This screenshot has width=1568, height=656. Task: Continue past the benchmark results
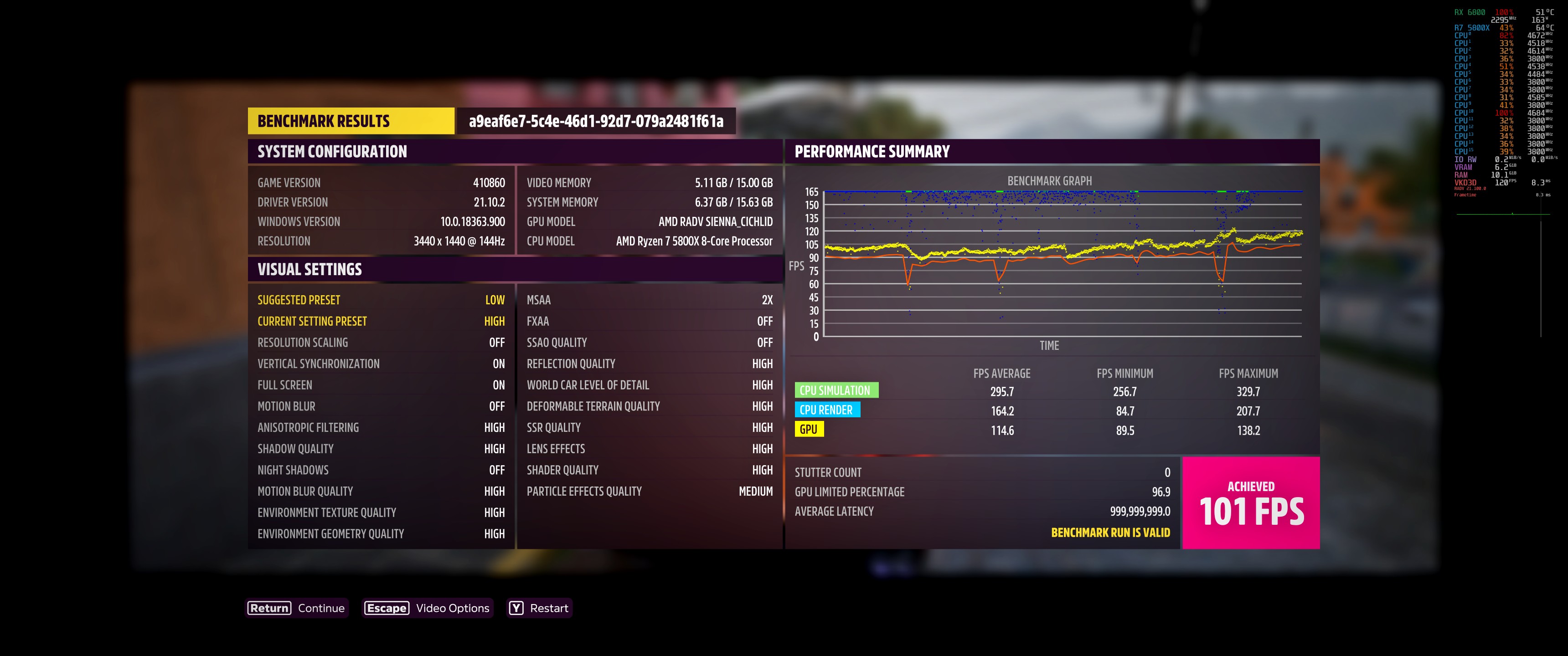pos(296,608)
